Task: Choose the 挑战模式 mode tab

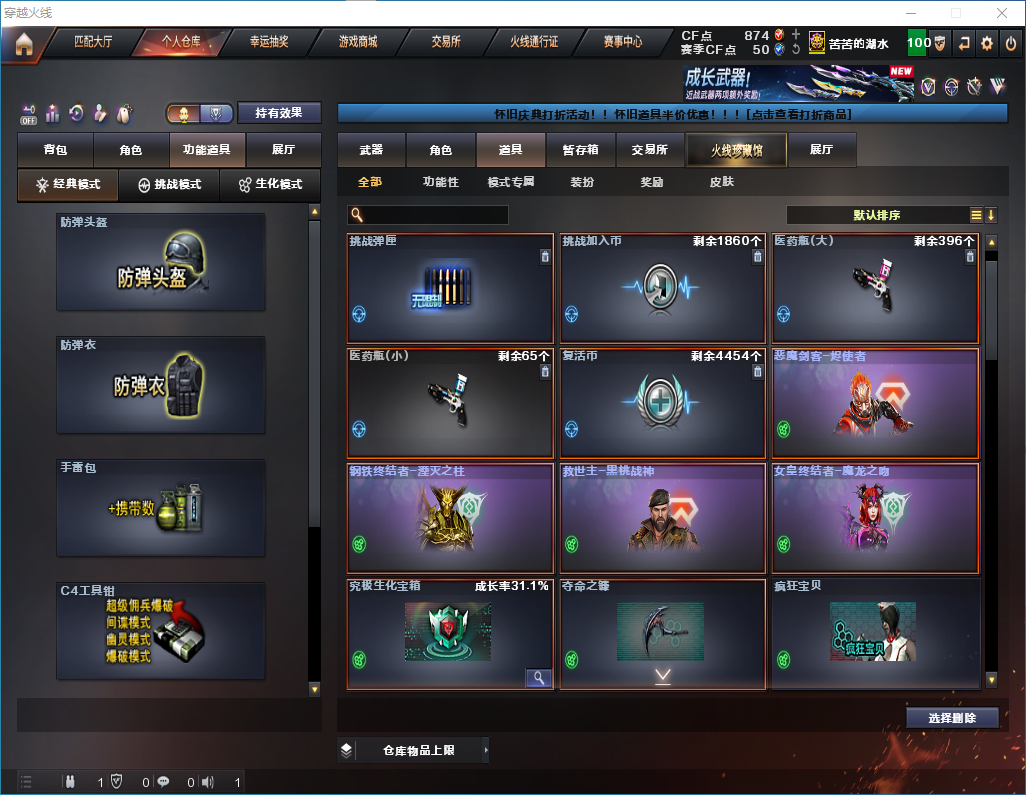Action: click(169, 185)
